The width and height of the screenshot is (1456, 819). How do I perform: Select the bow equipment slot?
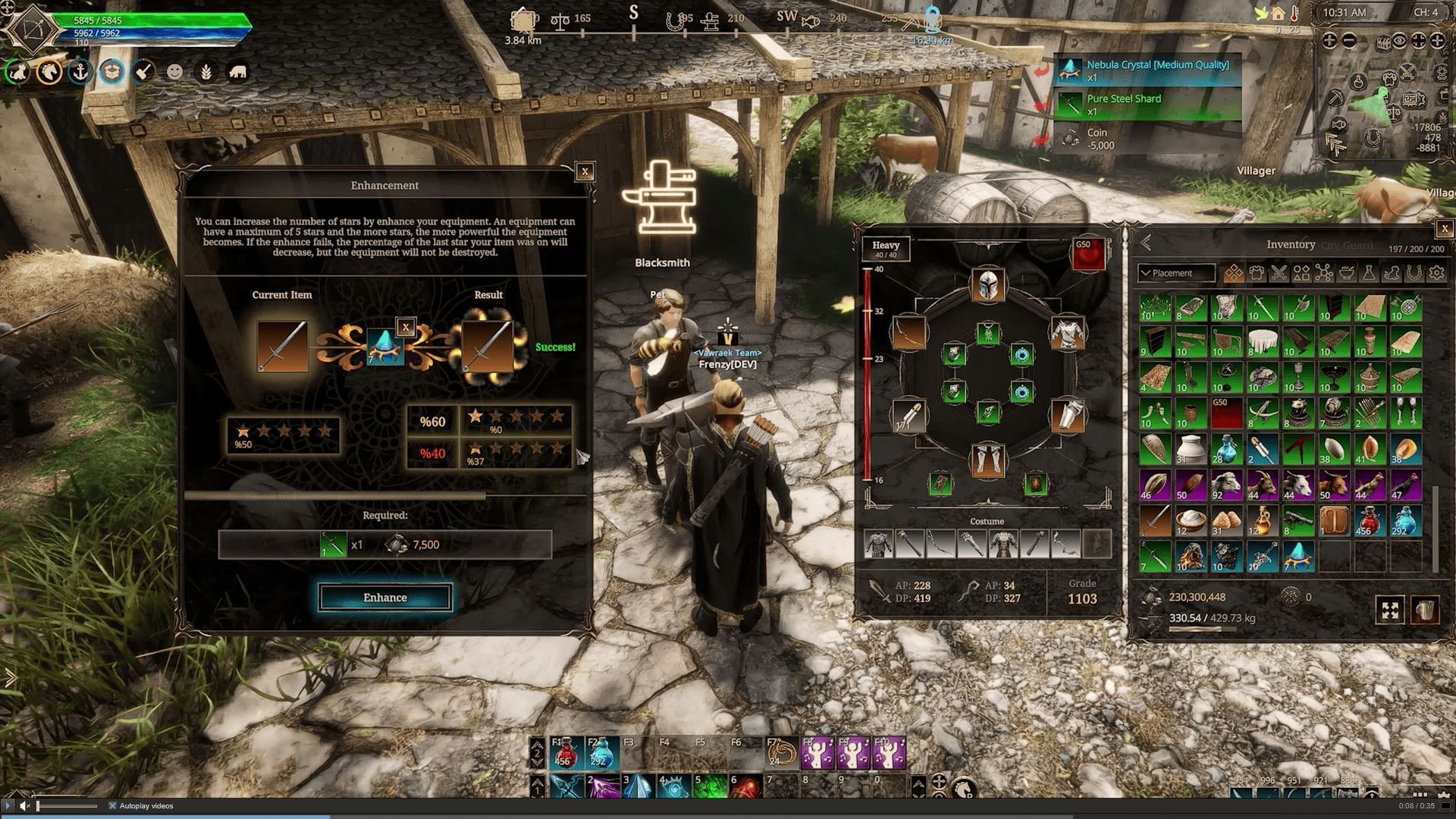pyautogui.click(x=908, y=332)
